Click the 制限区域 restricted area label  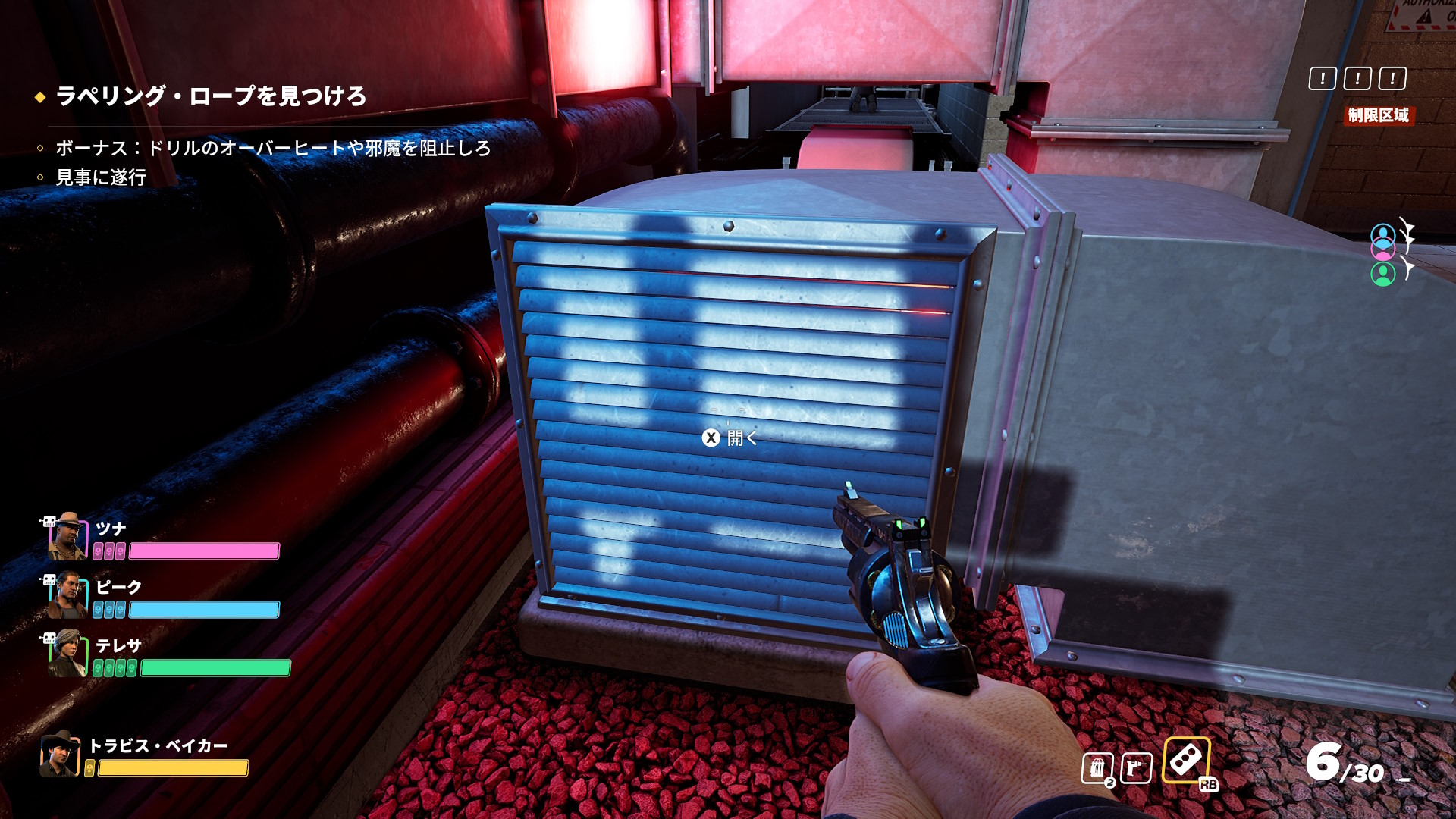point(1378,115)
